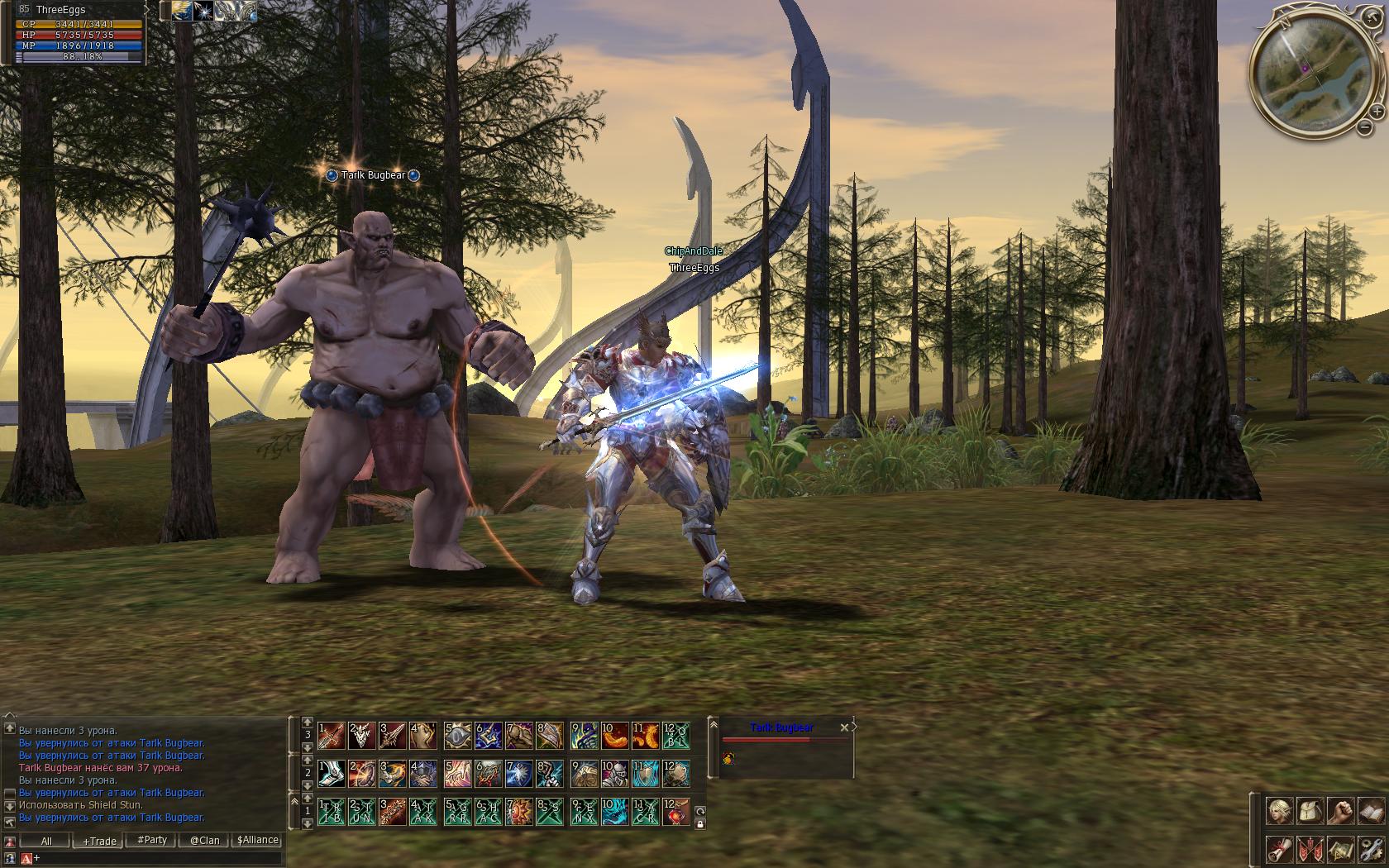Open the world map scroll icon
Image resolution: width=1389 pixels, height=868 pixels.
1340,848
